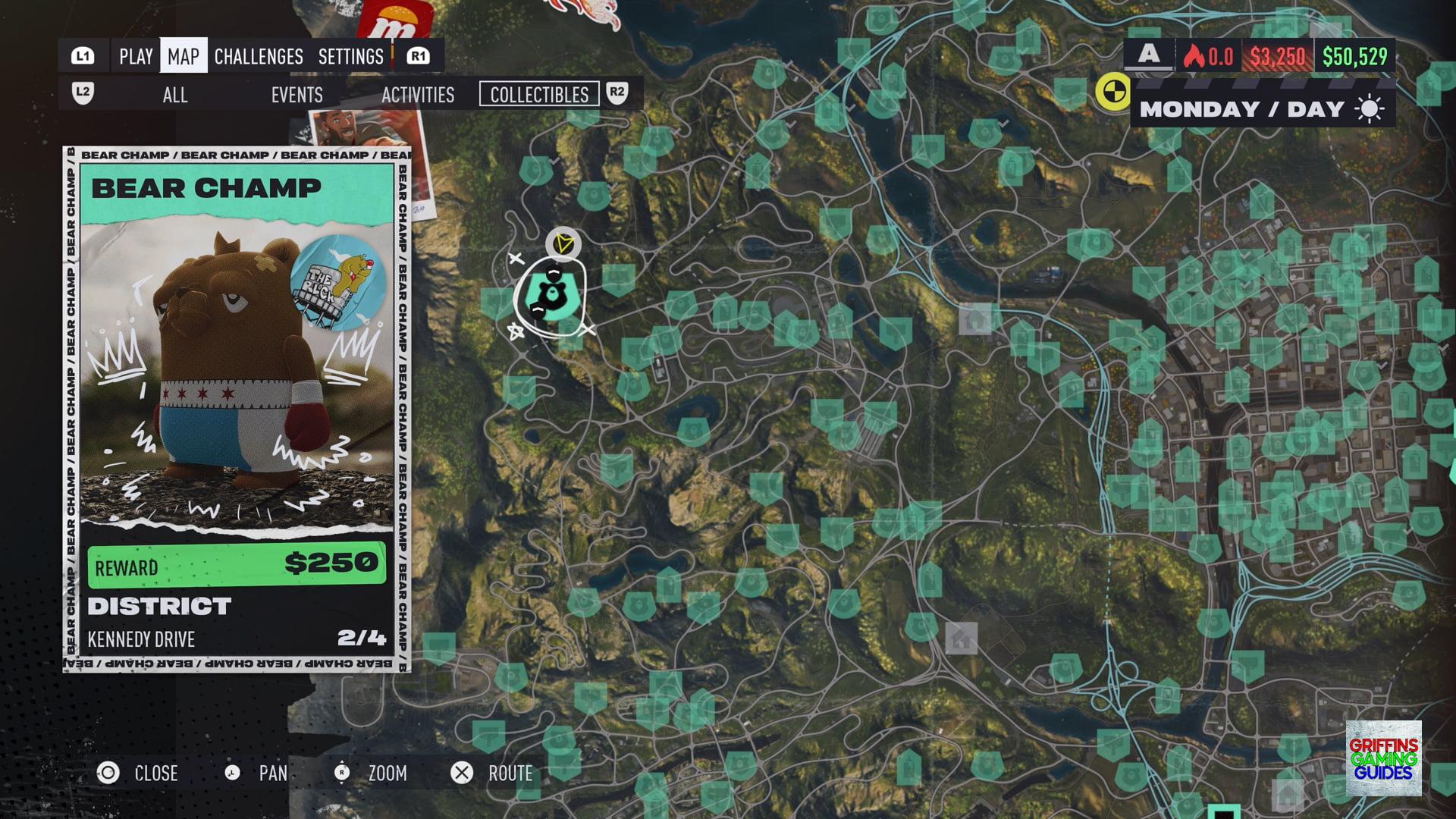Open the CHALLENGES tab
Screen dimensions: 1456x819
point(259,56)
